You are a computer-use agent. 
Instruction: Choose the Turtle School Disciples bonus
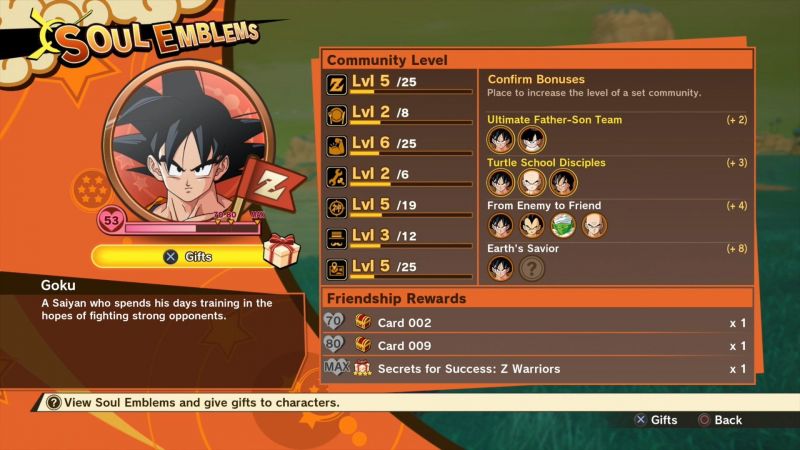click(x=546, y=163)
